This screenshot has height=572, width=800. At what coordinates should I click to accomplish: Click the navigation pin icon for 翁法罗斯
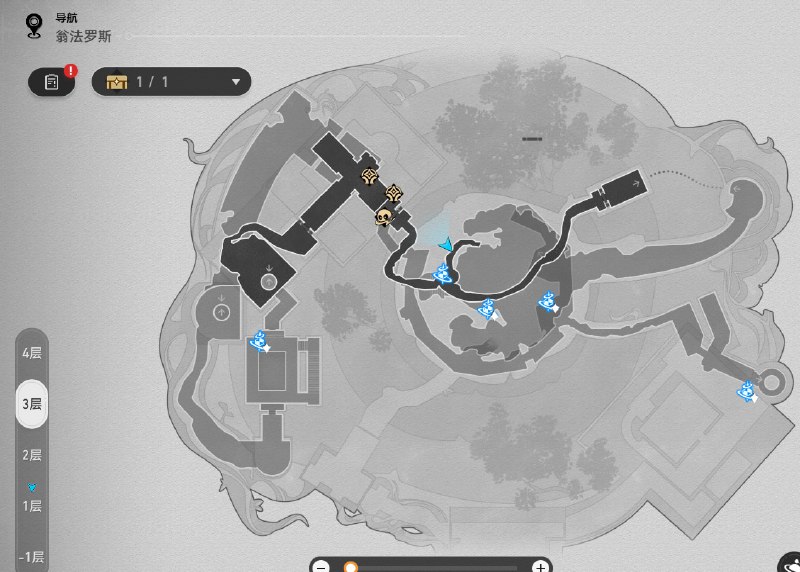click(35, 25)
